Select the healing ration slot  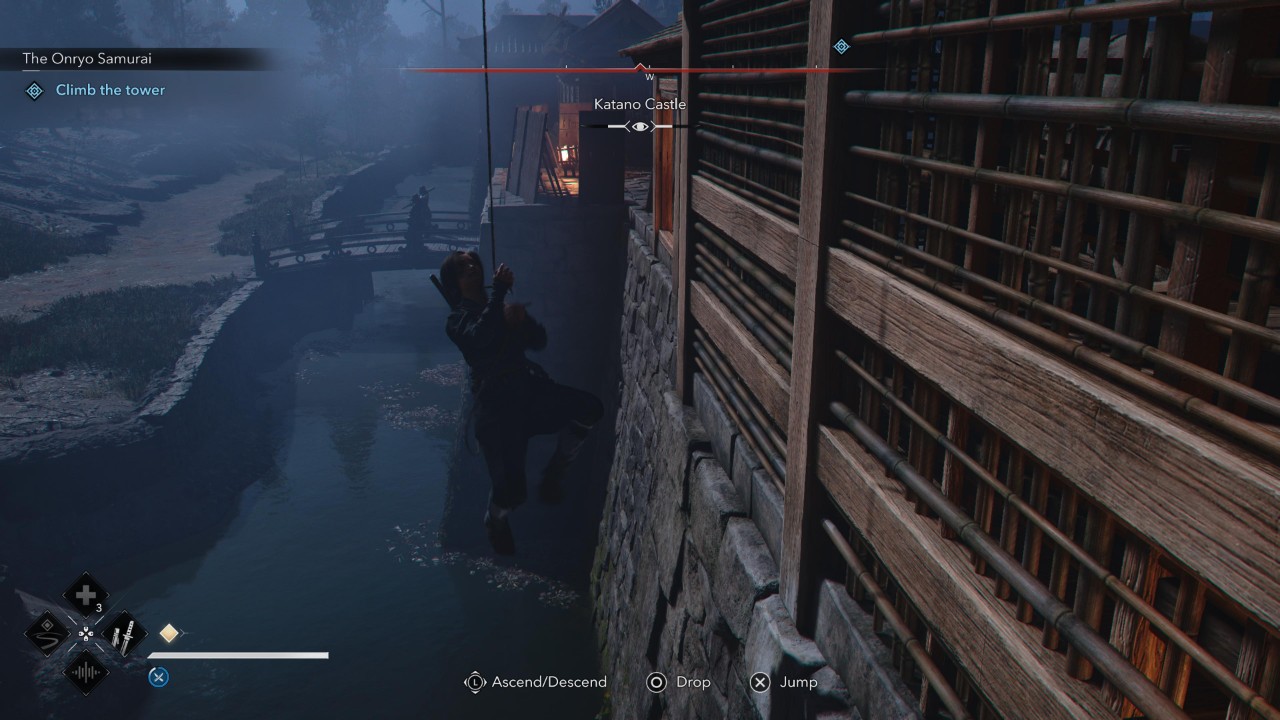(85, 595)
